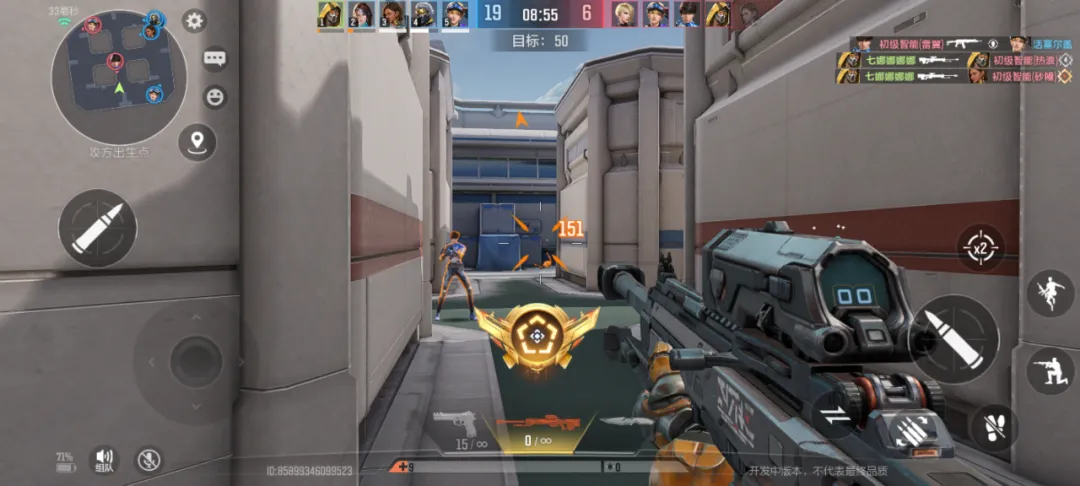Open the quick chat bubble

(215, 59)
